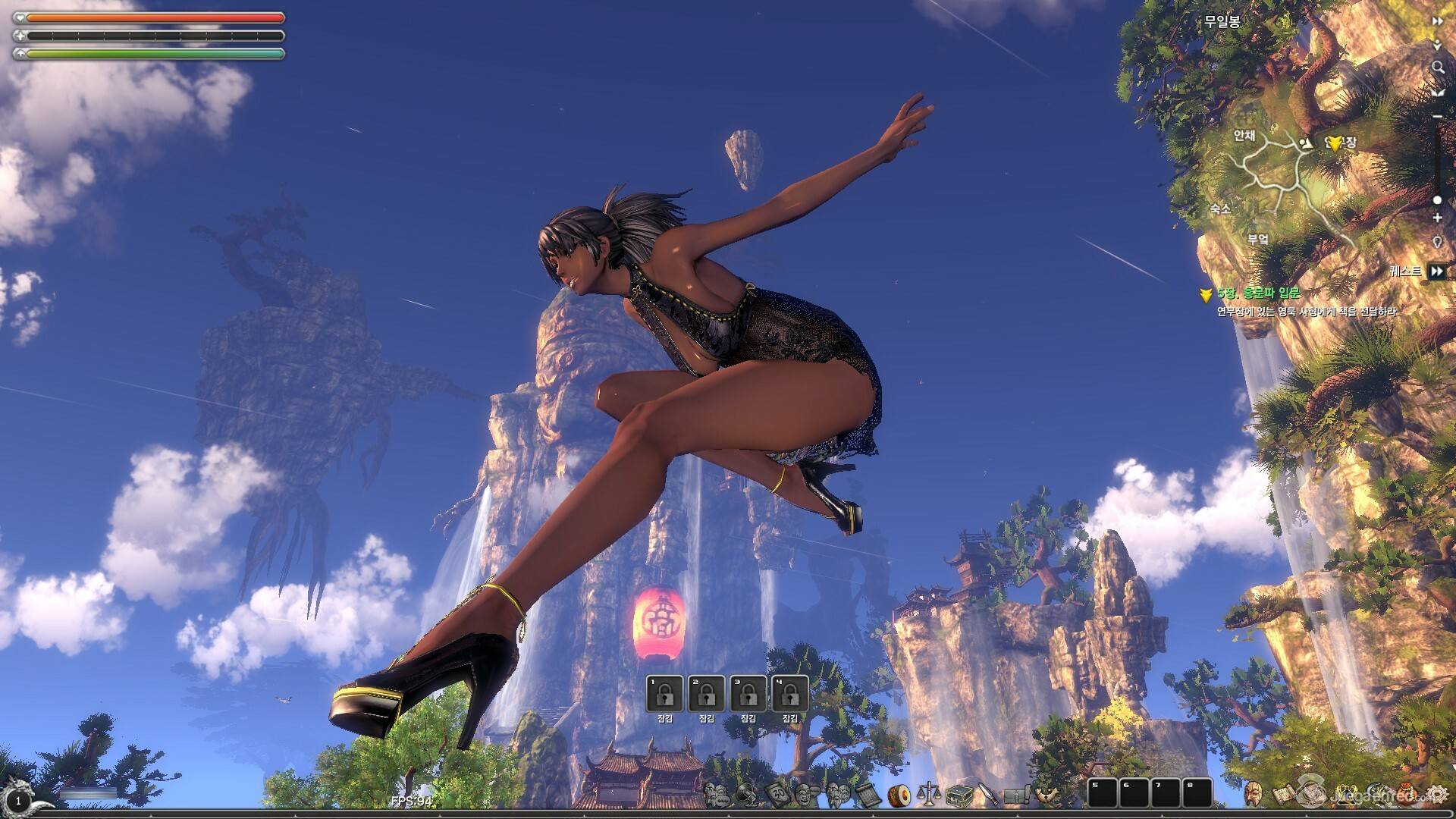Screen dimensions: 1456x819
Task: Toggle the lightbulb icon below the minimap
Action: tap(1437, 242)
